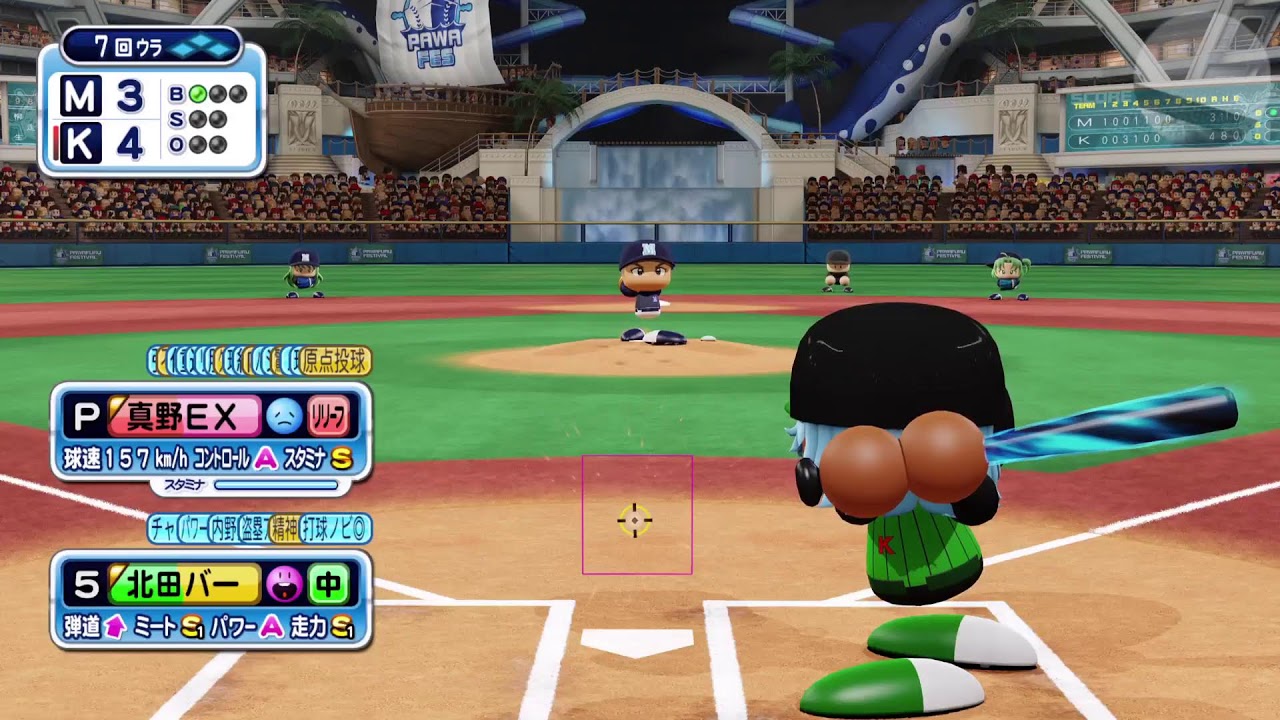The width and height of the screenshot is (1280, 720).
Task: Click the batting cursor in the strike zone
Action: [635, 520]
